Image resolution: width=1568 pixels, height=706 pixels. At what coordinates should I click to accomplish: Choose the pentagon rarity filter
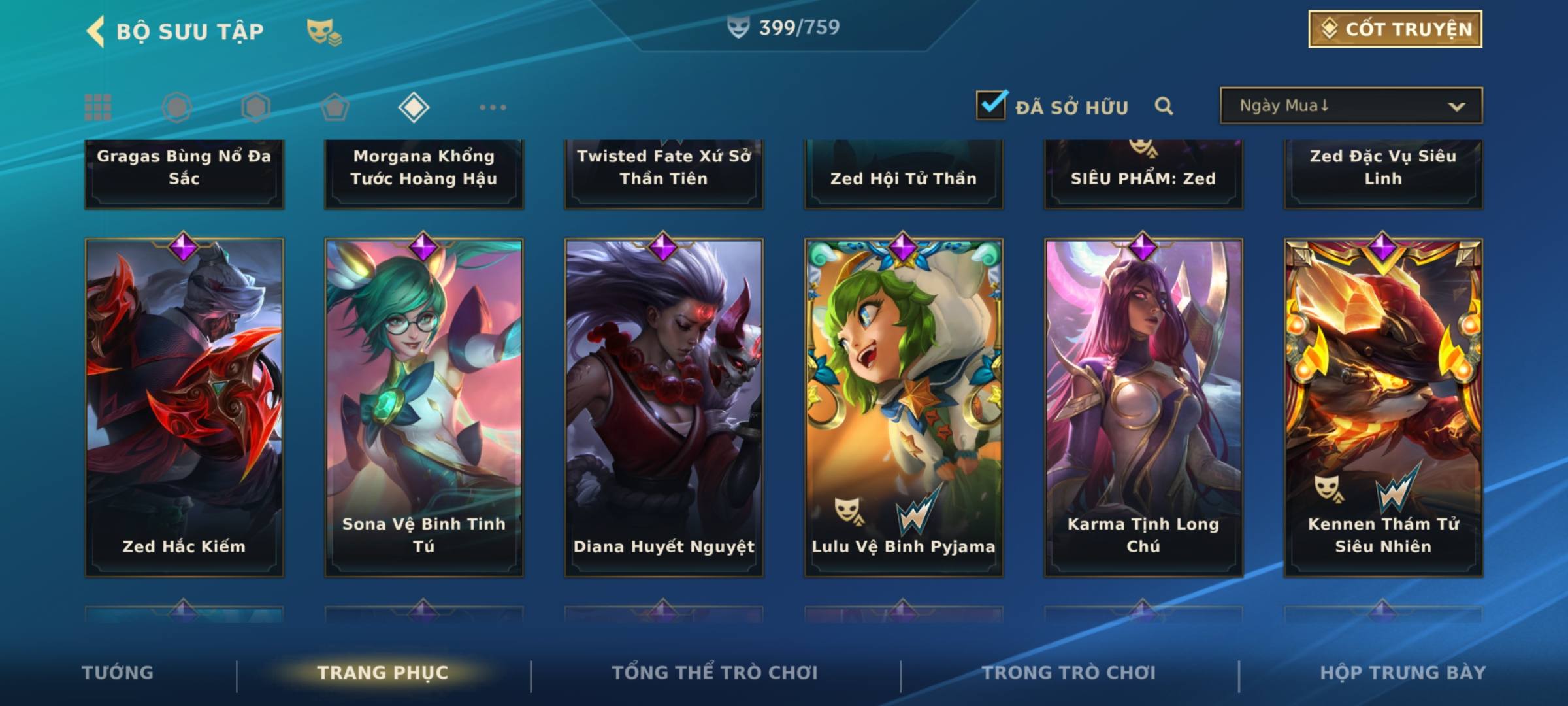335,107
